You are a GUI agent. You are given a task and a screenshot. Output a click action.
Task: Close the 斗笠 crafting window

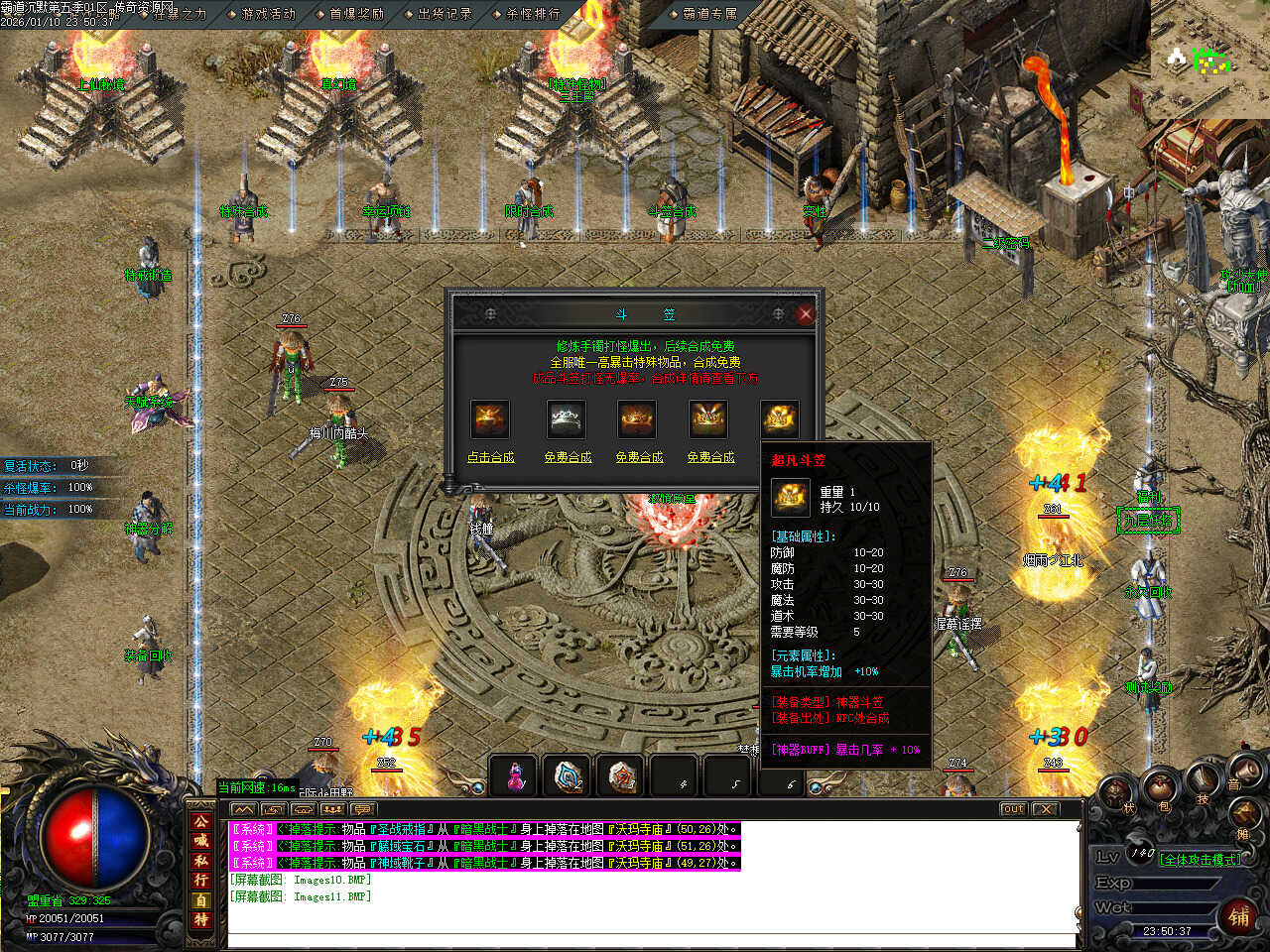[x=805, y=313]
